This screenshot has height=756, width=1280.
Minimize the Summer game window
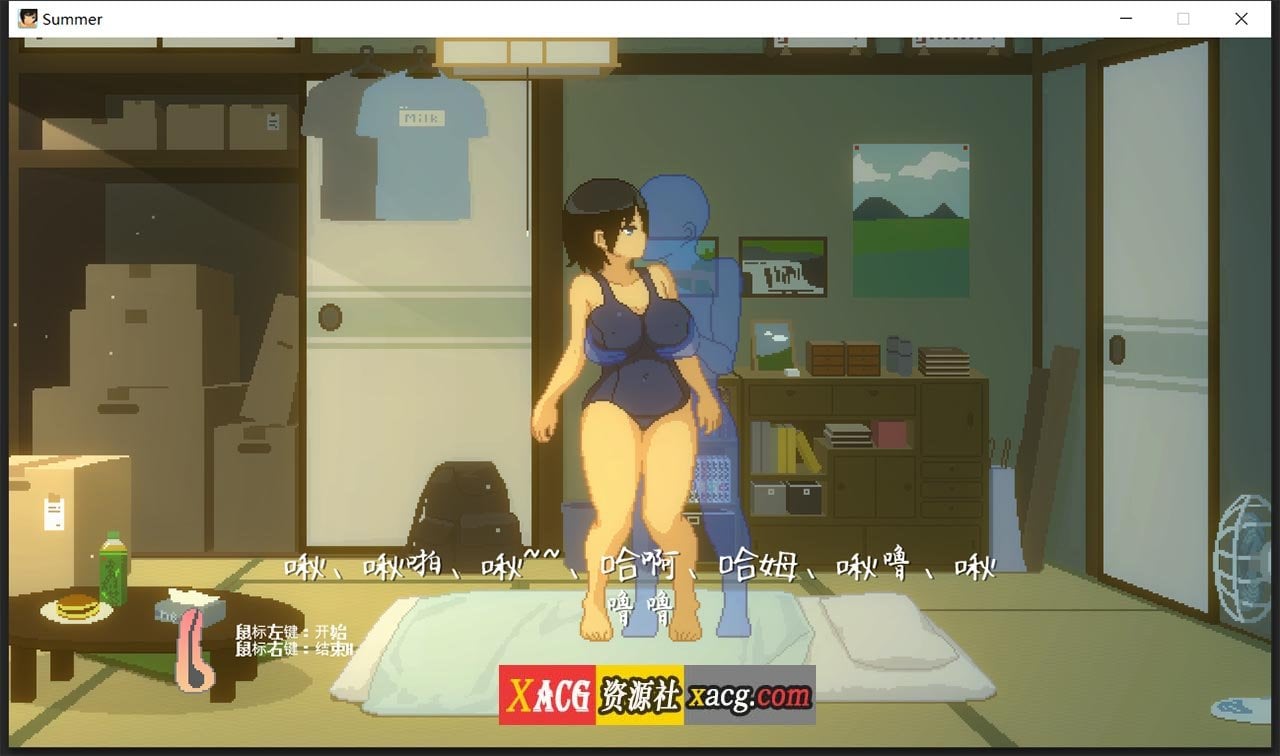1126,19
